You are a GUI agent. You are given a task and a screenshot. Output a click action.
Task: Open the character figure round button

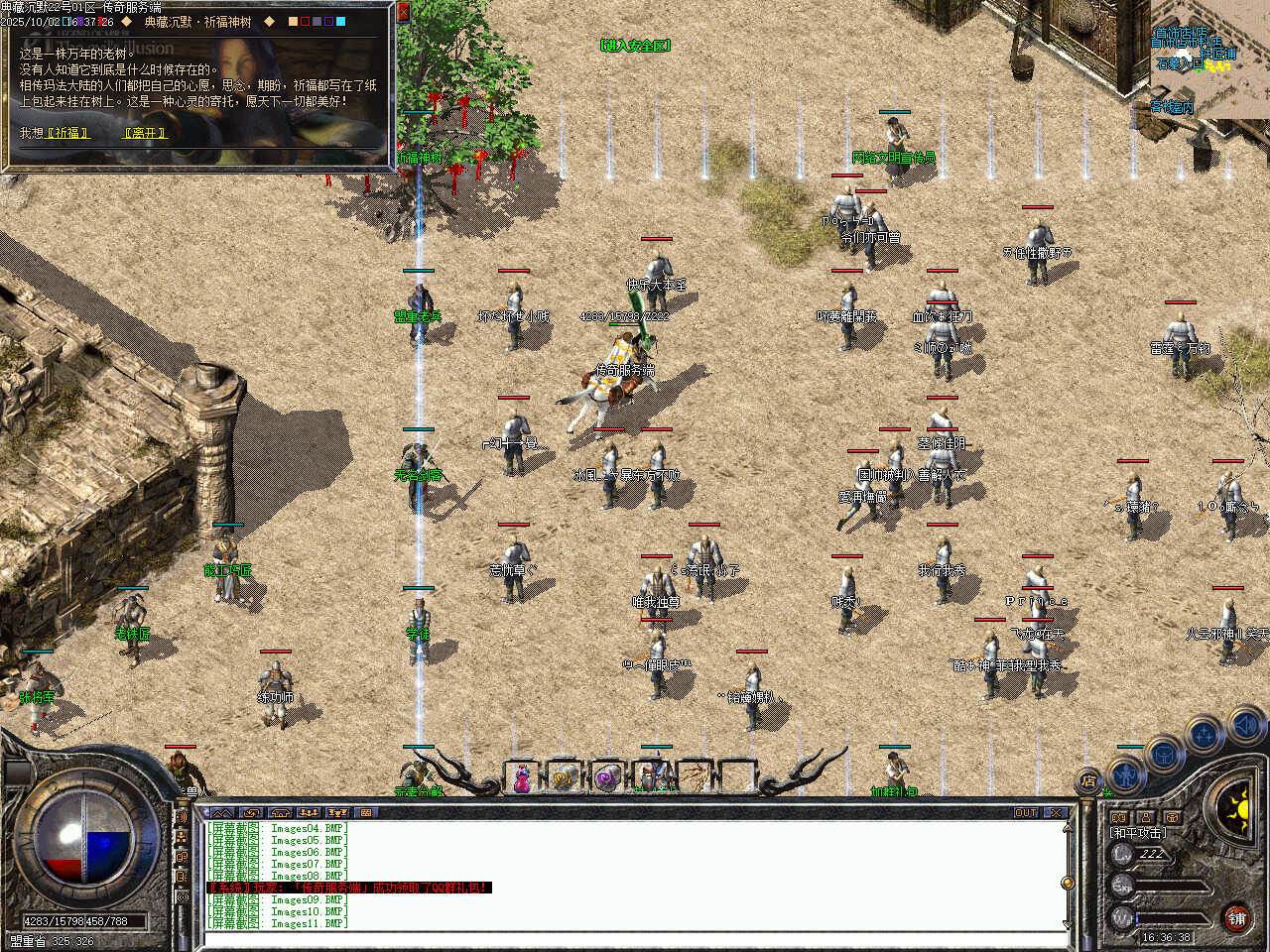[1126, 772]
